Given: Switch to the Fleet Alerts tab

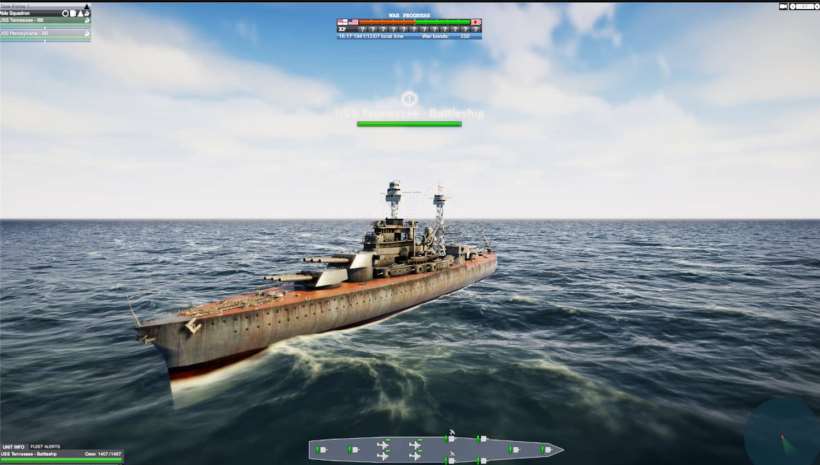Looking at the screenshot, I should point(44,446).
